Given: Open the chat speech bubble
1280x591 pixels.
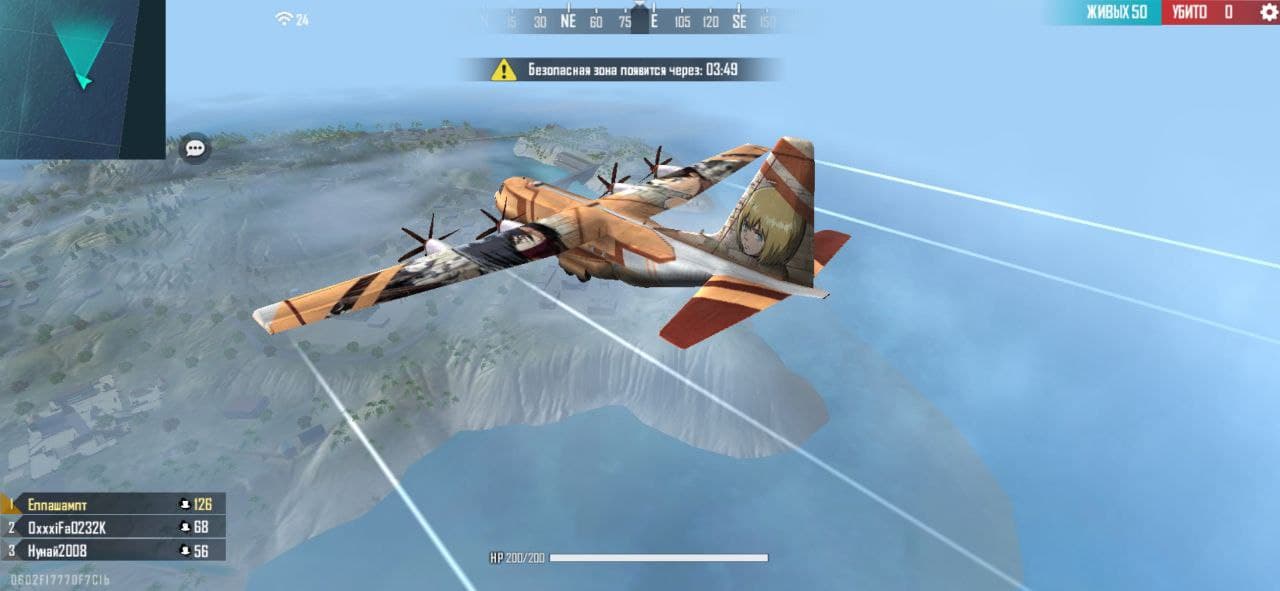Looking at the screenshot, I should click(195, 149).
